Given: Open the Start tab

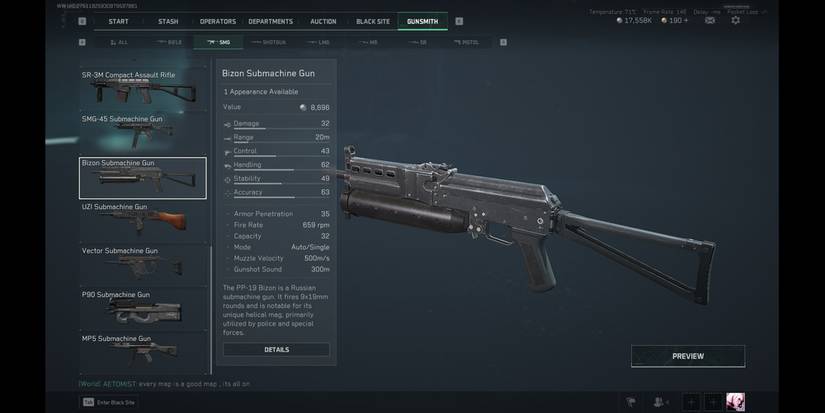Looking at the screenshot, I should [118, 21].
